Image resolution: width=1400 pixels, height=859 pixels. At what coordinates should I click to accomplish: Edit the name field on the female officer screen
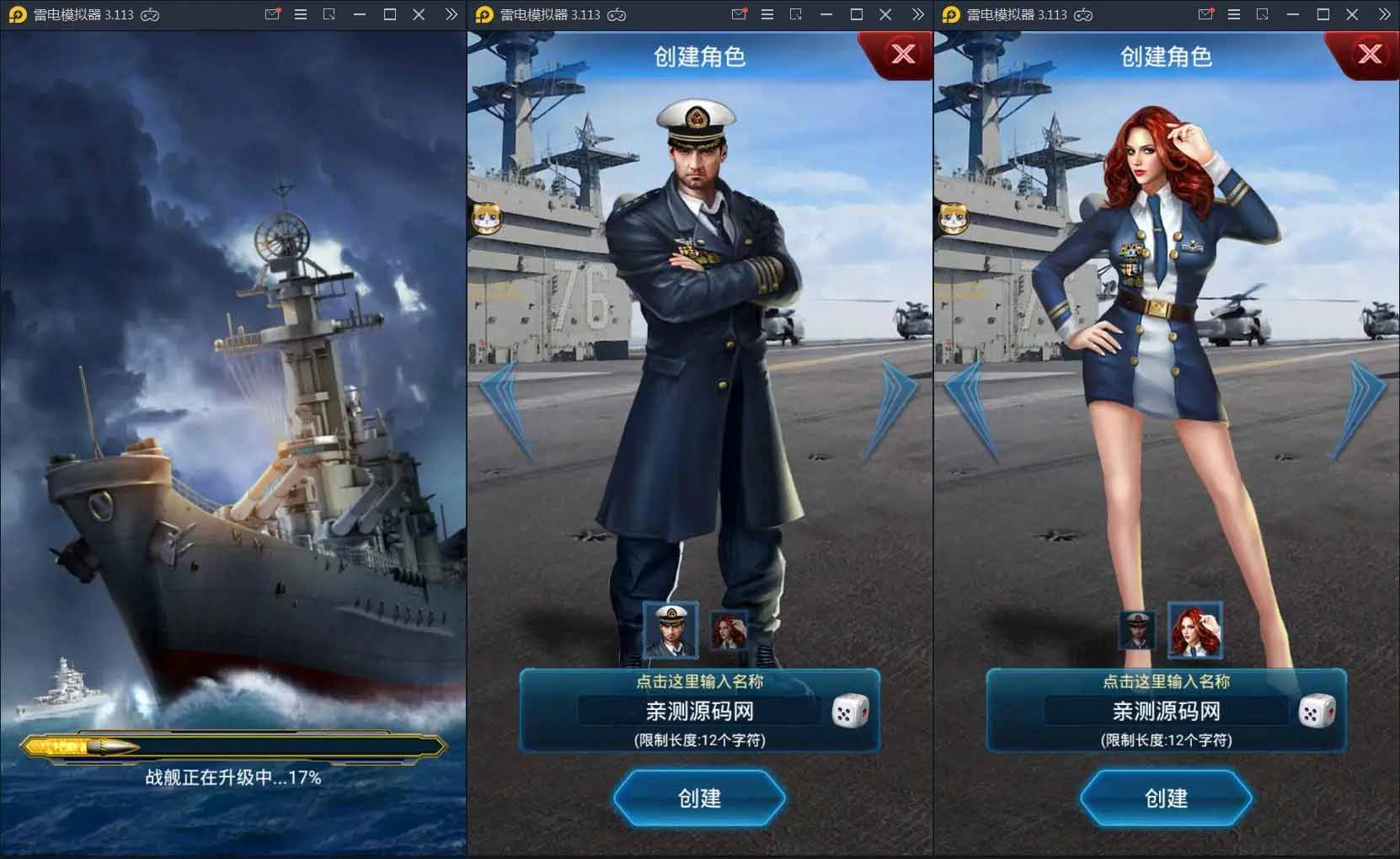[1166, 712]
